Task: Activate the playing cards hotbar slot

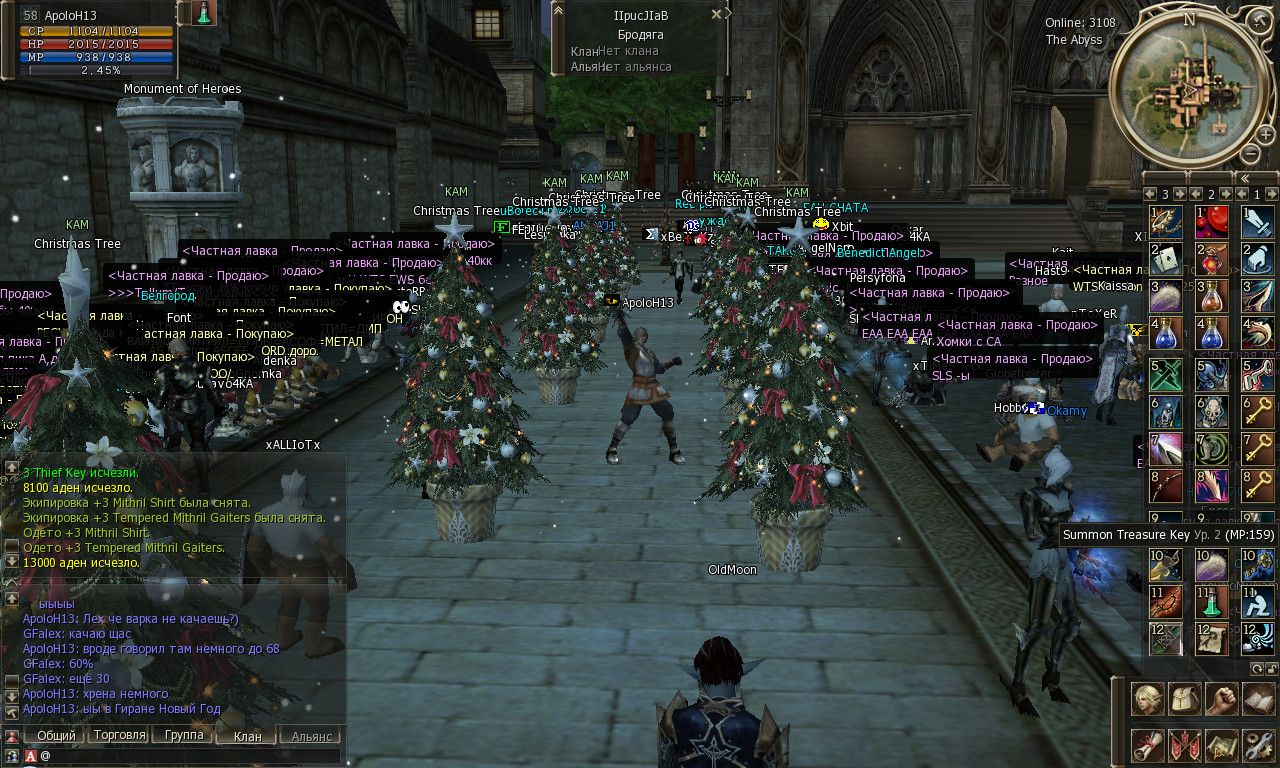Action: click(x=1166, y=260)
